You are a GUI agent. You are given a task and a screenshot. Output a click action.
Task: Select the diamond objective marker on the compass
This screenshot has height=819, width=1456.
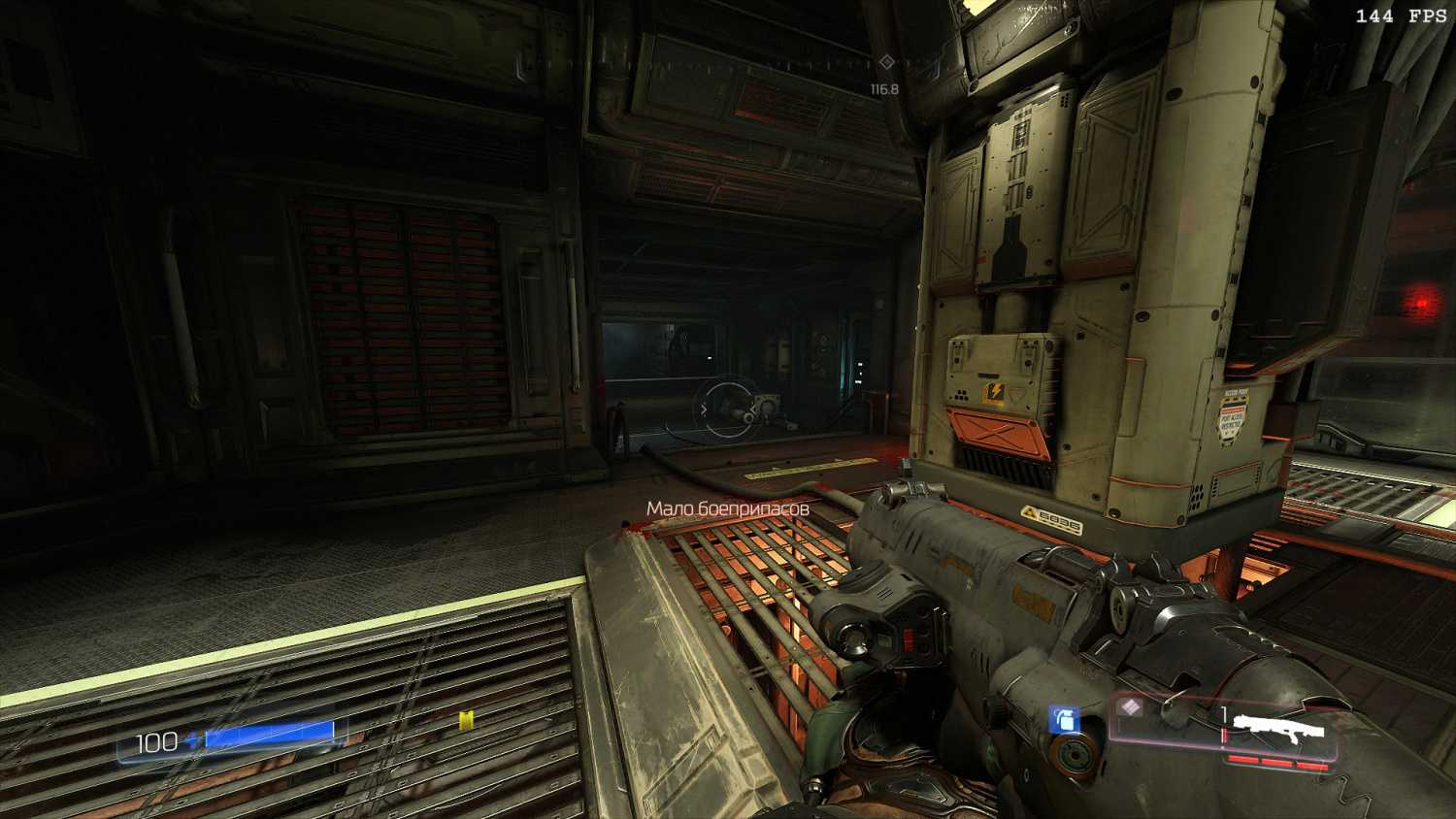tap(886, 62)
